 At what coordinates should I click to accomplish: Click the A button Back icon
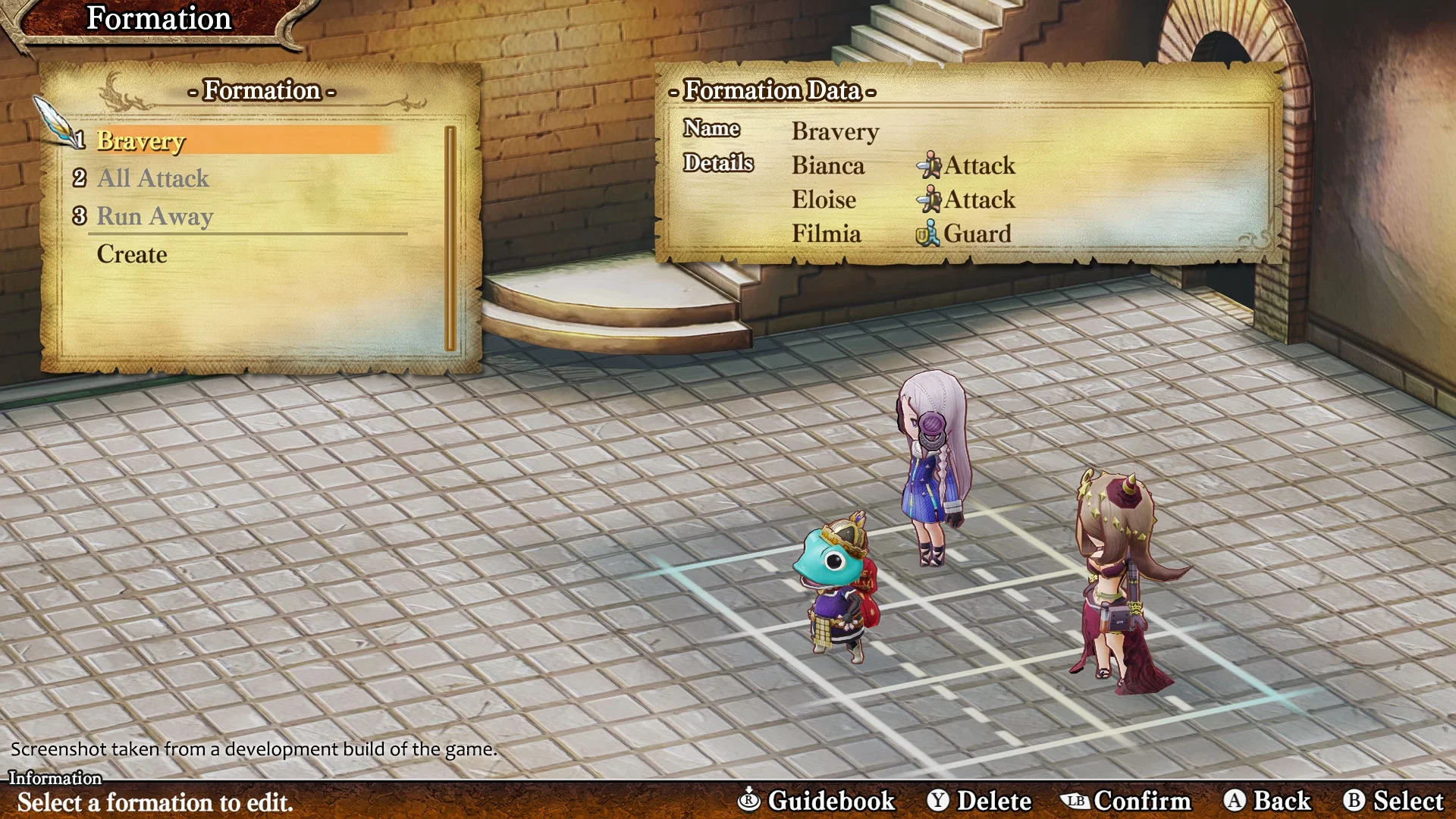(1237, 800)
